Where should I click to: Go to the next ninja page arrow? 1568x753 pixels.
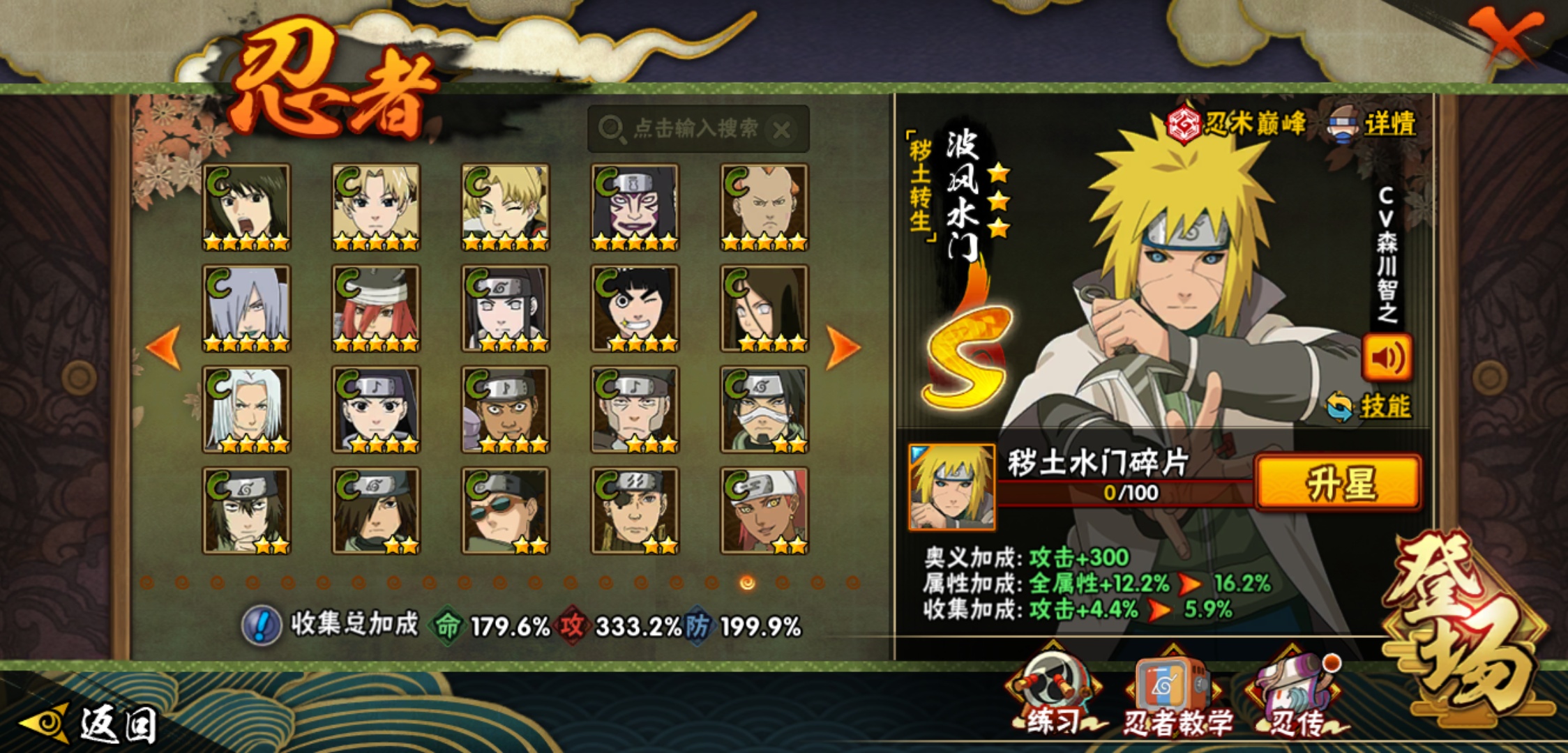(x=843, y=347)
